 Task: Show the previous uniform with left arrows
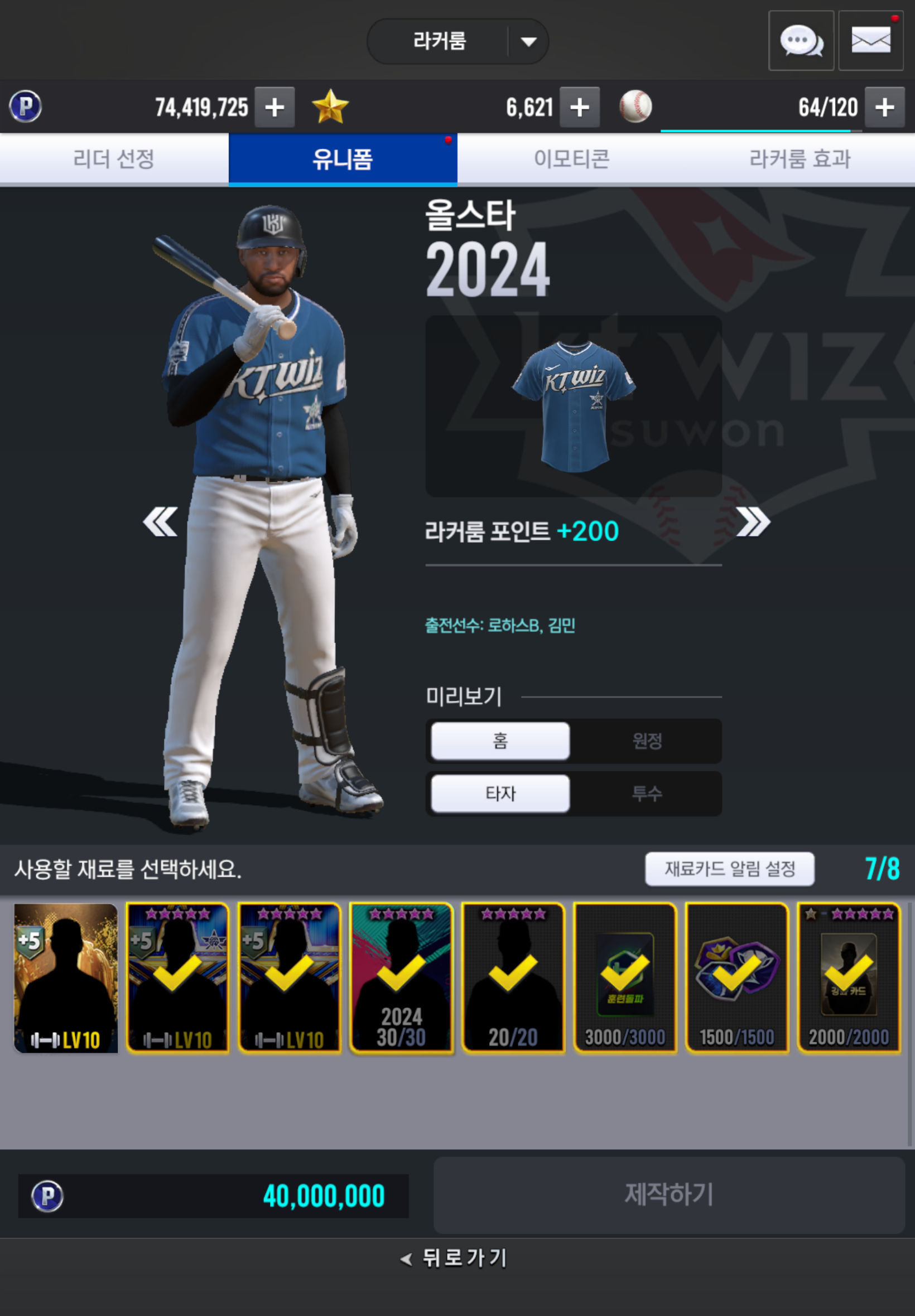click(x=160, y=521)
